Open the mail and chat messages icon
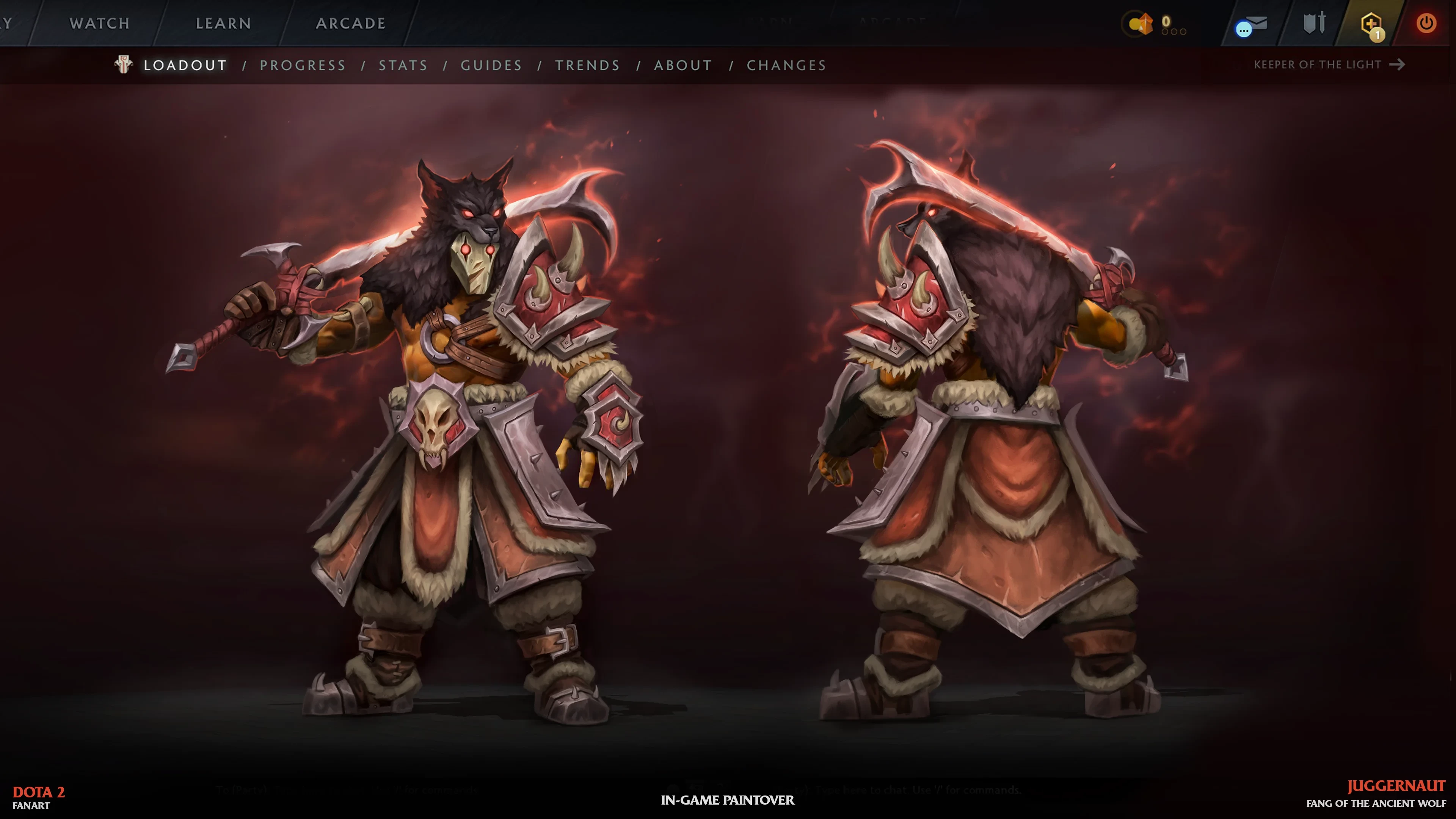Image resolution: width=1456 pixels, height=819 pixels. coord(1251,25)
